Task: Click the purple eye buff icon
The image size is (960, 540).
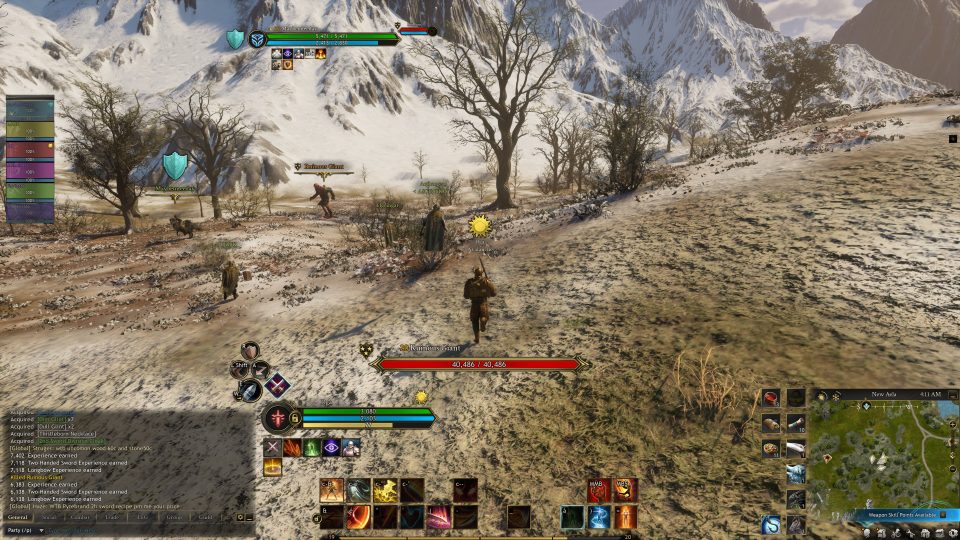Action: point(331,447)
